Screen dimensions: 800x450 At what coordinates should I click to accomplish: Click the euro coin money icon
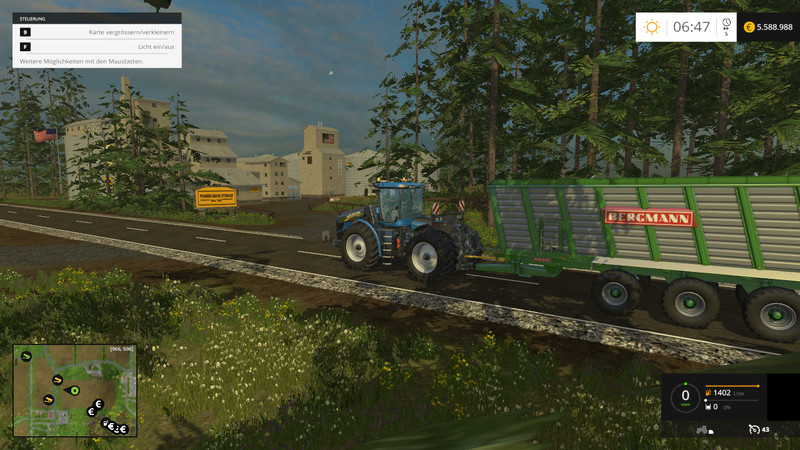click(x=749, y=27)
